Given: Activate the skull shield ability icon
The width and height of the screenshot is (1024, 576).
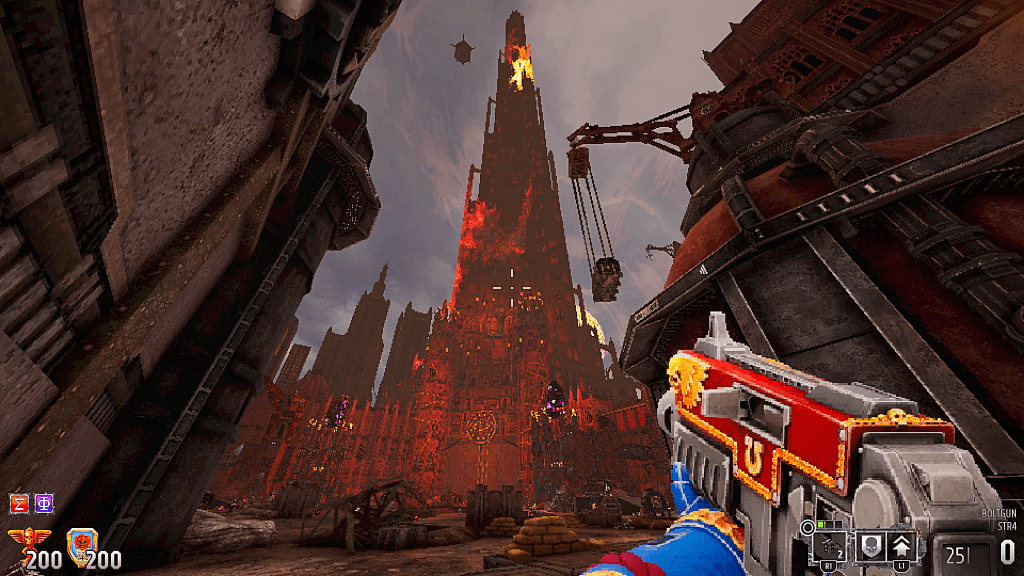Looking at the screenshot, I should tap(868, 544).
